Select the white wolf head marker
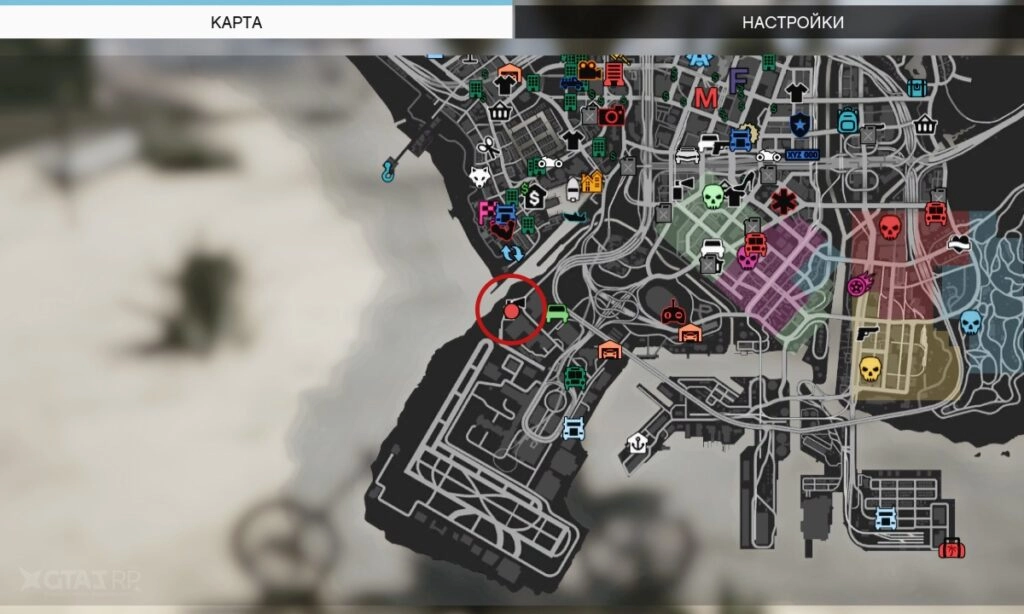This screenshot has width=1024, height=614. 480,177
